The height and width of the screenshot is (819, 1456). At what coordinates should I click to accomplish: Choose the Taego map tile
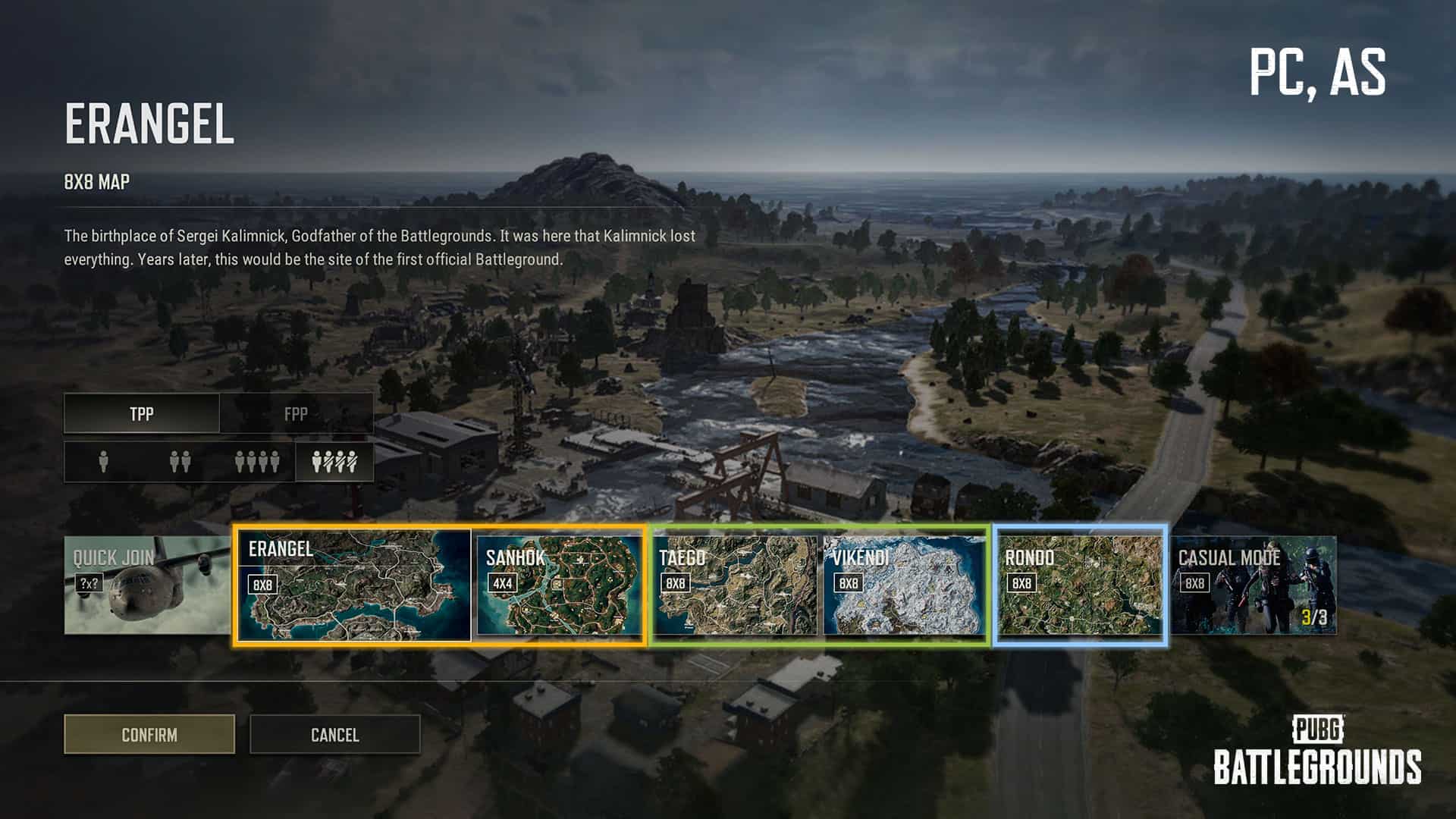tap(735, 585)
